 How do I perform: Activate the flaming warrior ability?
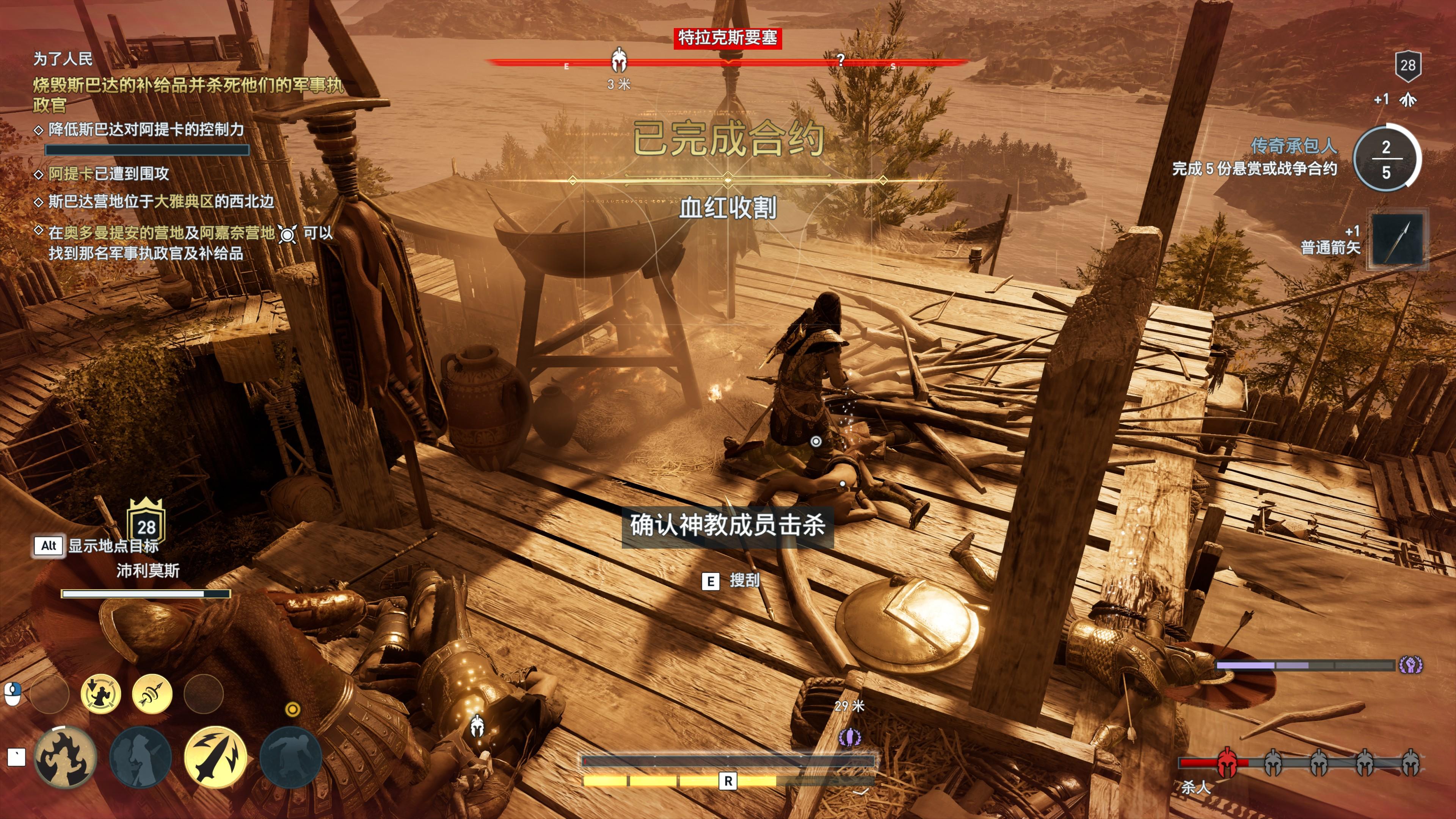[64, 758]
